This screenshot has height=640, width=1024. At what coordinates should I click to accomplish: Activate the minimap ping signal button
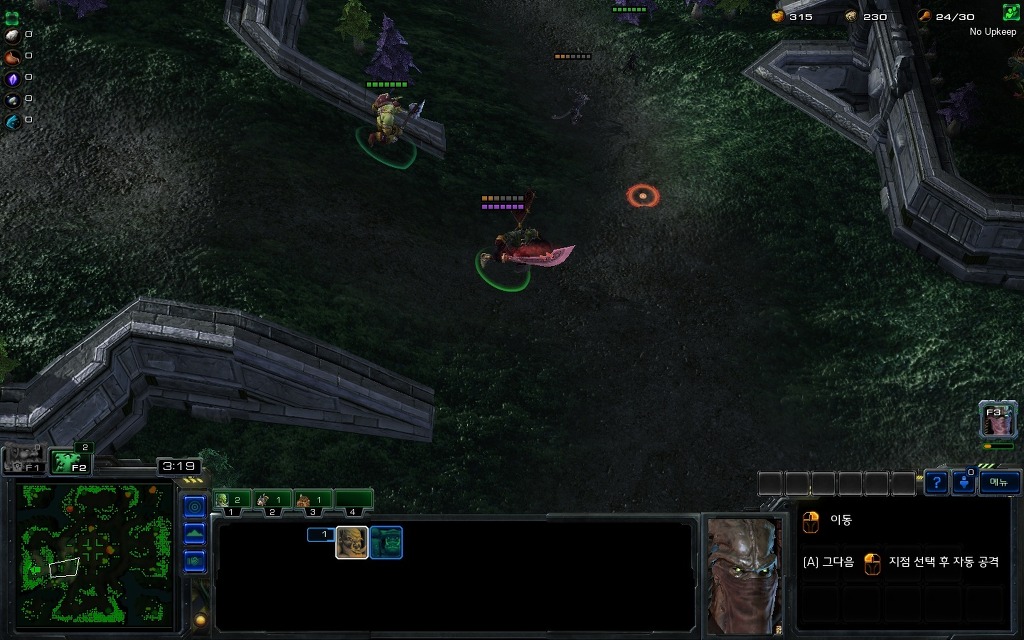click(x=194, y=507)
